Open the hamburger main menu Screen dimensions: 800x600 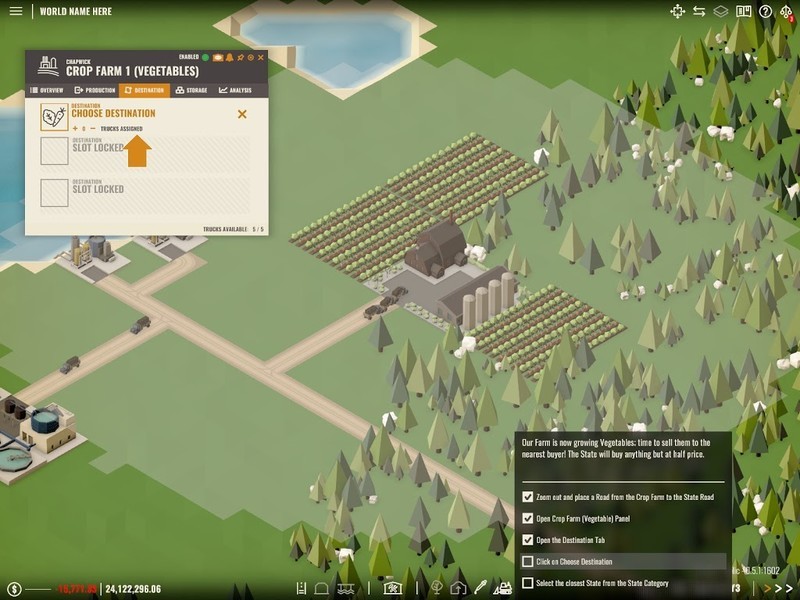tap(15, 12)
